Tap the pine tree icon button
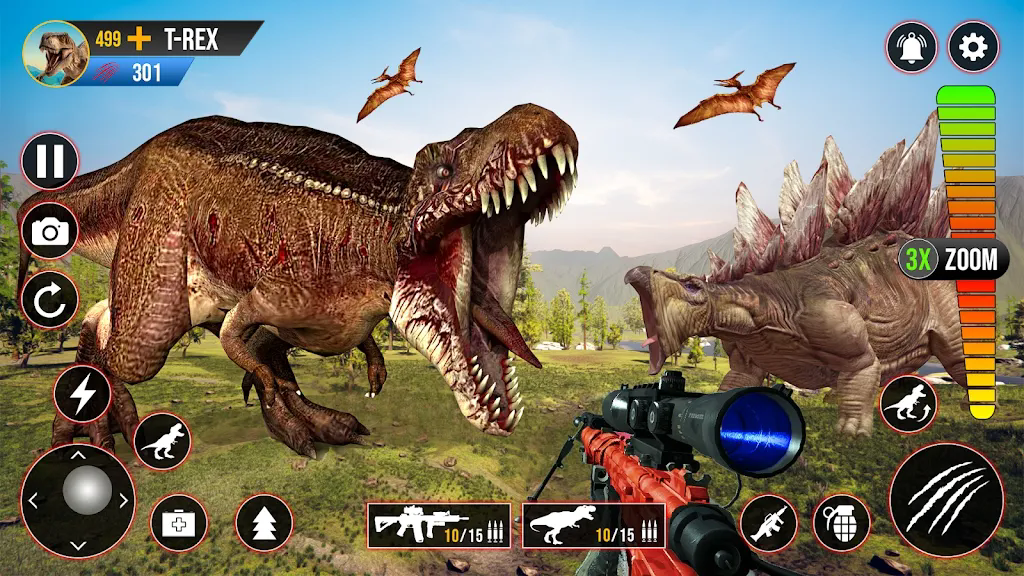The image size is (1024, 576). point(264,523)
